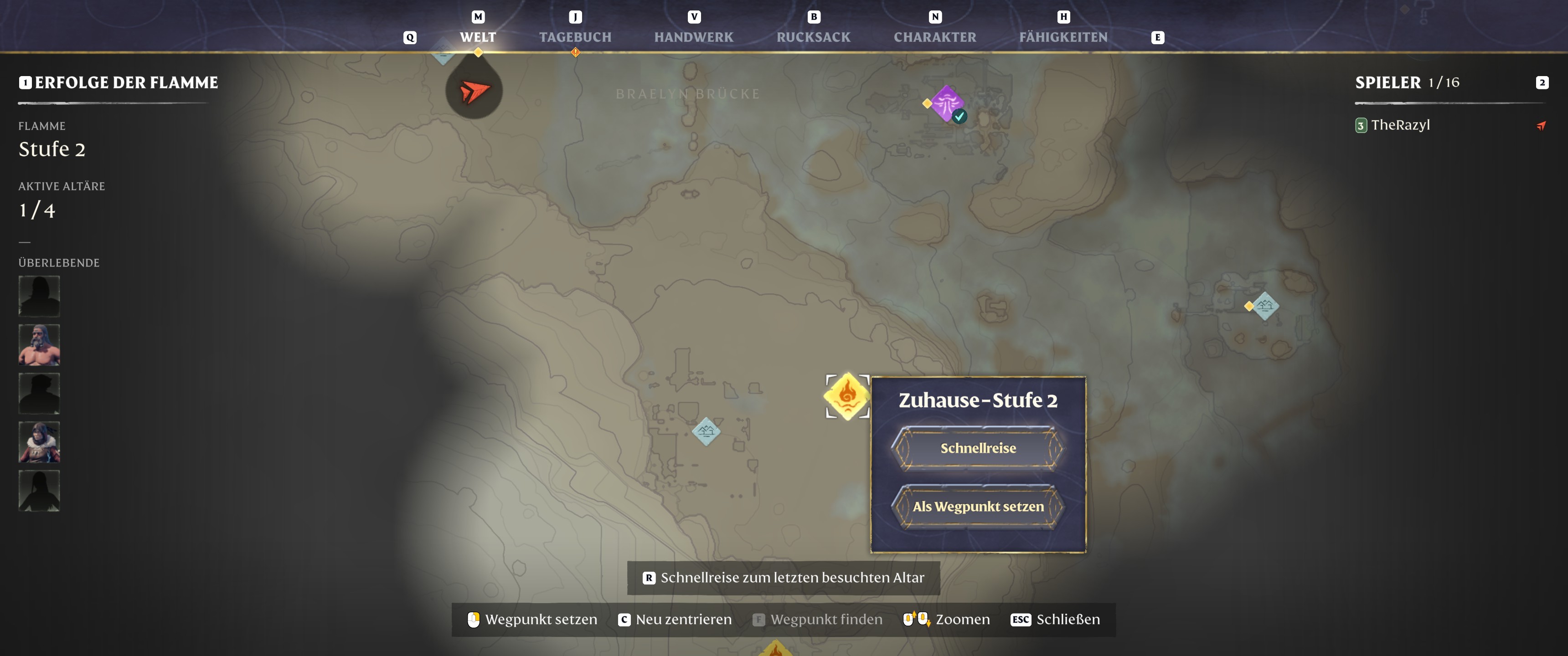Select player TheRazyl in the list
Image resolution: width=1568 pixels, height=656 pixels.
tap(1400, 125)
